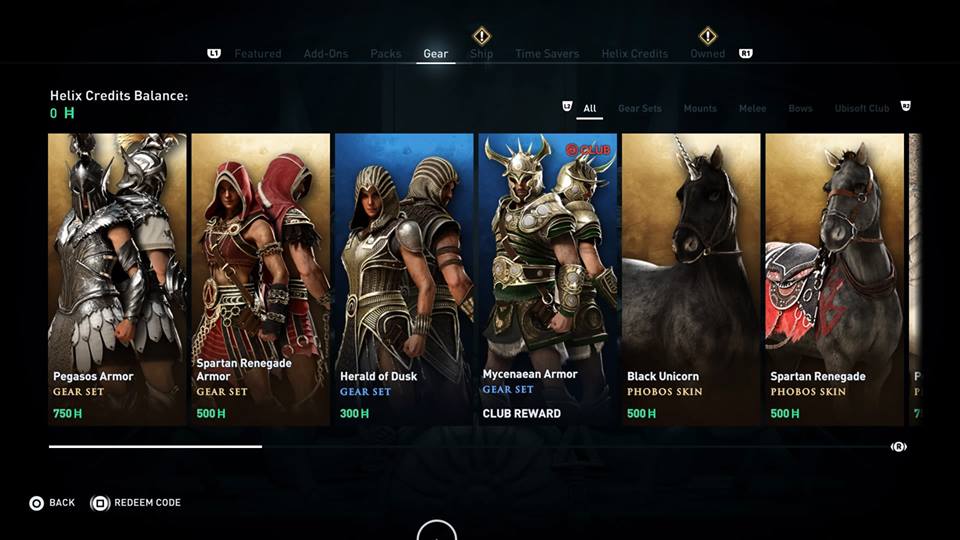Go to the Packs tab
The height and width of the screenshot is (540, 960).
[x=386, y=54]
